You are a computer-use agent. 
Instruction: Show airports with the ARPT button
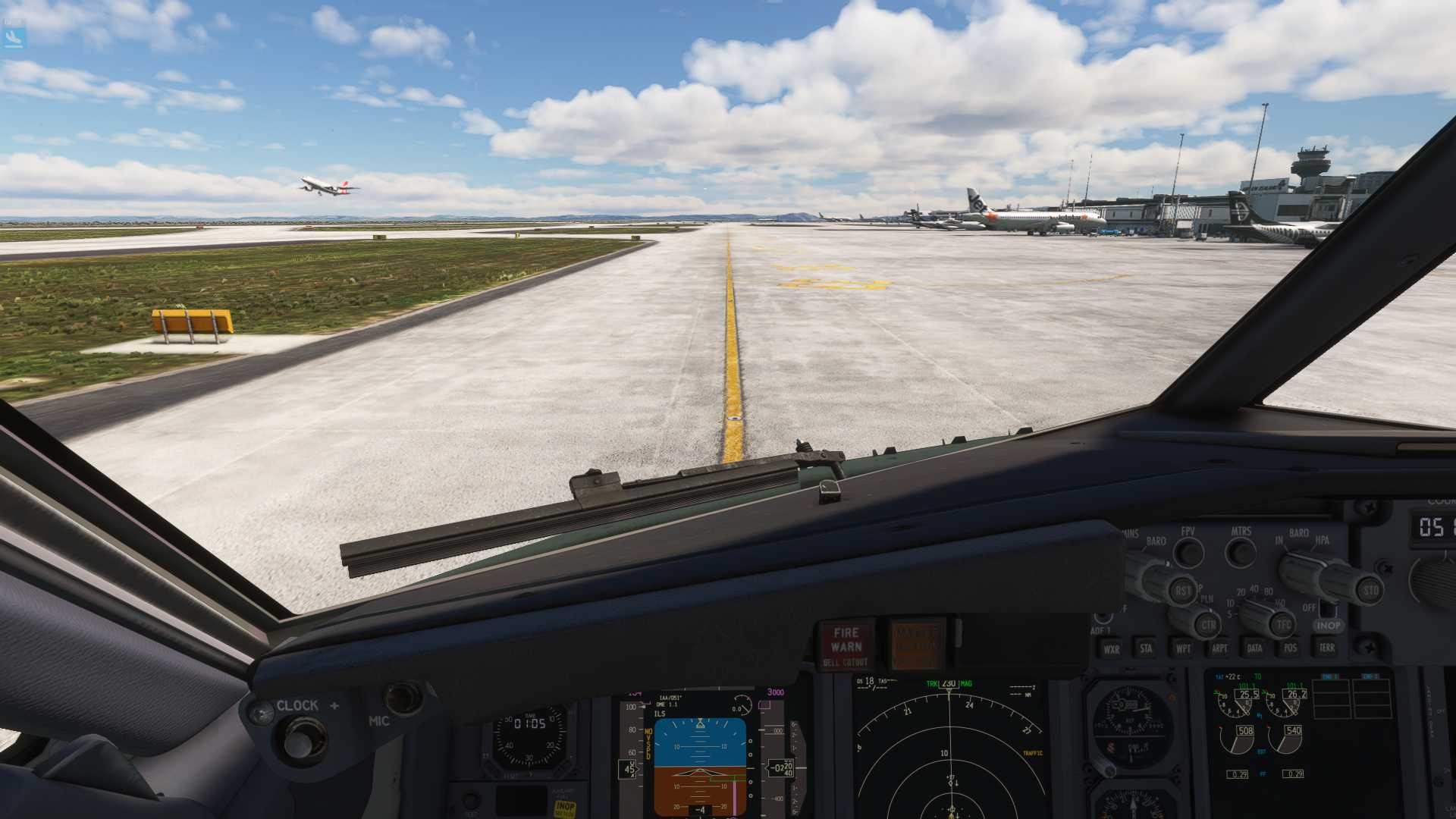coord(1219,648)
